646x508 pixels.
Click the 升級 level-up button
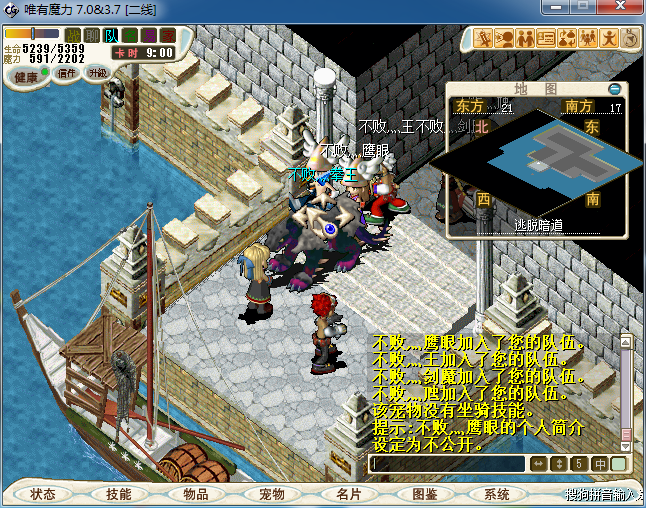pos(98,73)
